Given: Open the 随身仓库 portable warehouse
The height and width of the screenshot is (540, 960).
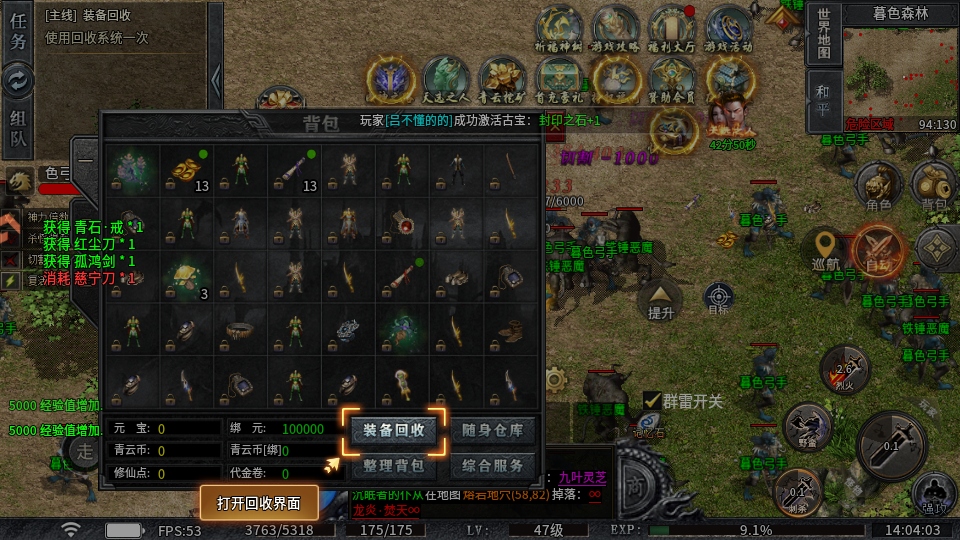Looking at the screenshot, I should (493, 431).
